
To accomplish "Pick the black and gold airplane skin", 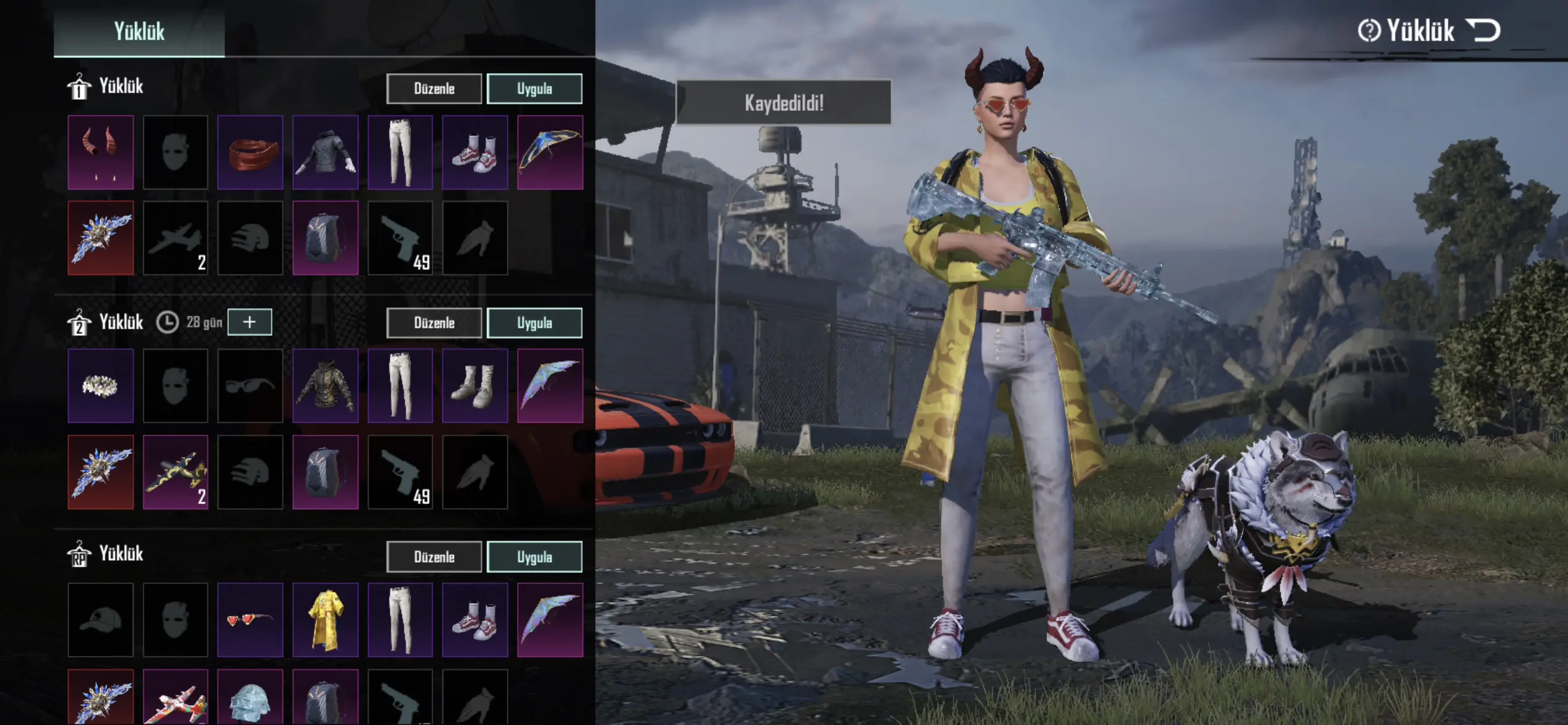I will (176, 472).
